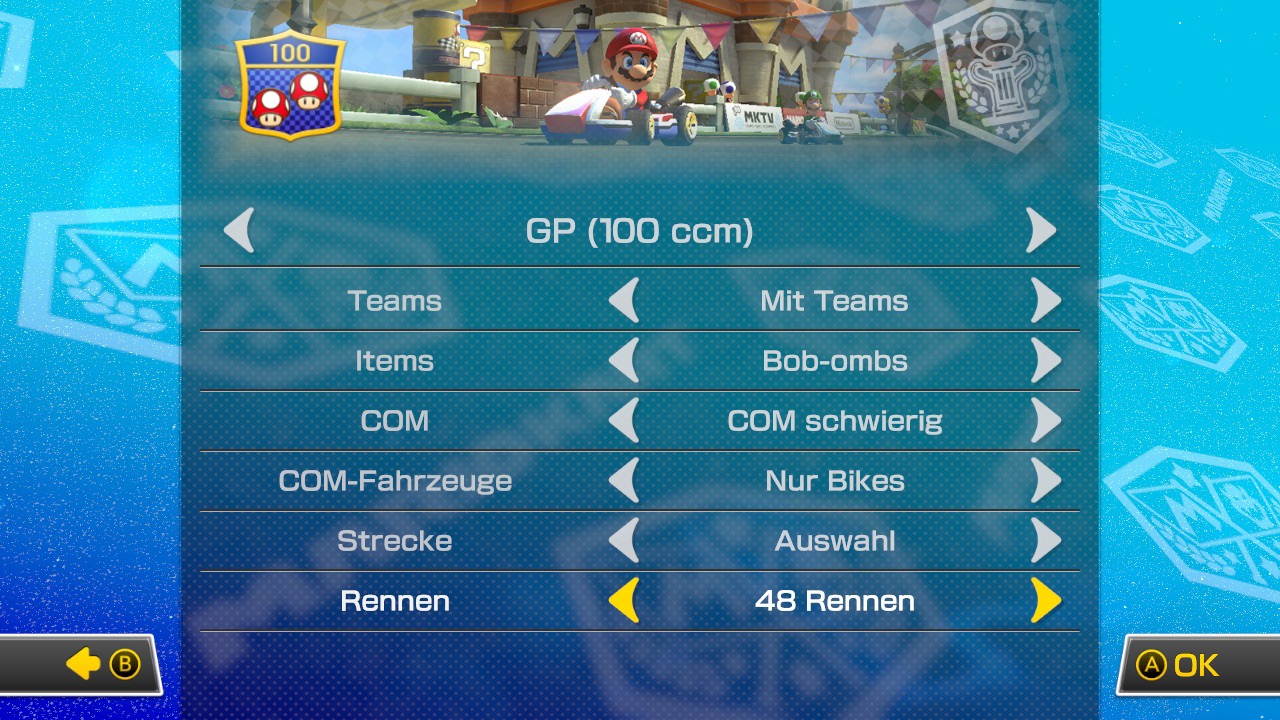Click the yellow arrow icon next to B
The height and width of the screenshot is (720, 1280).
coord(85,664)
